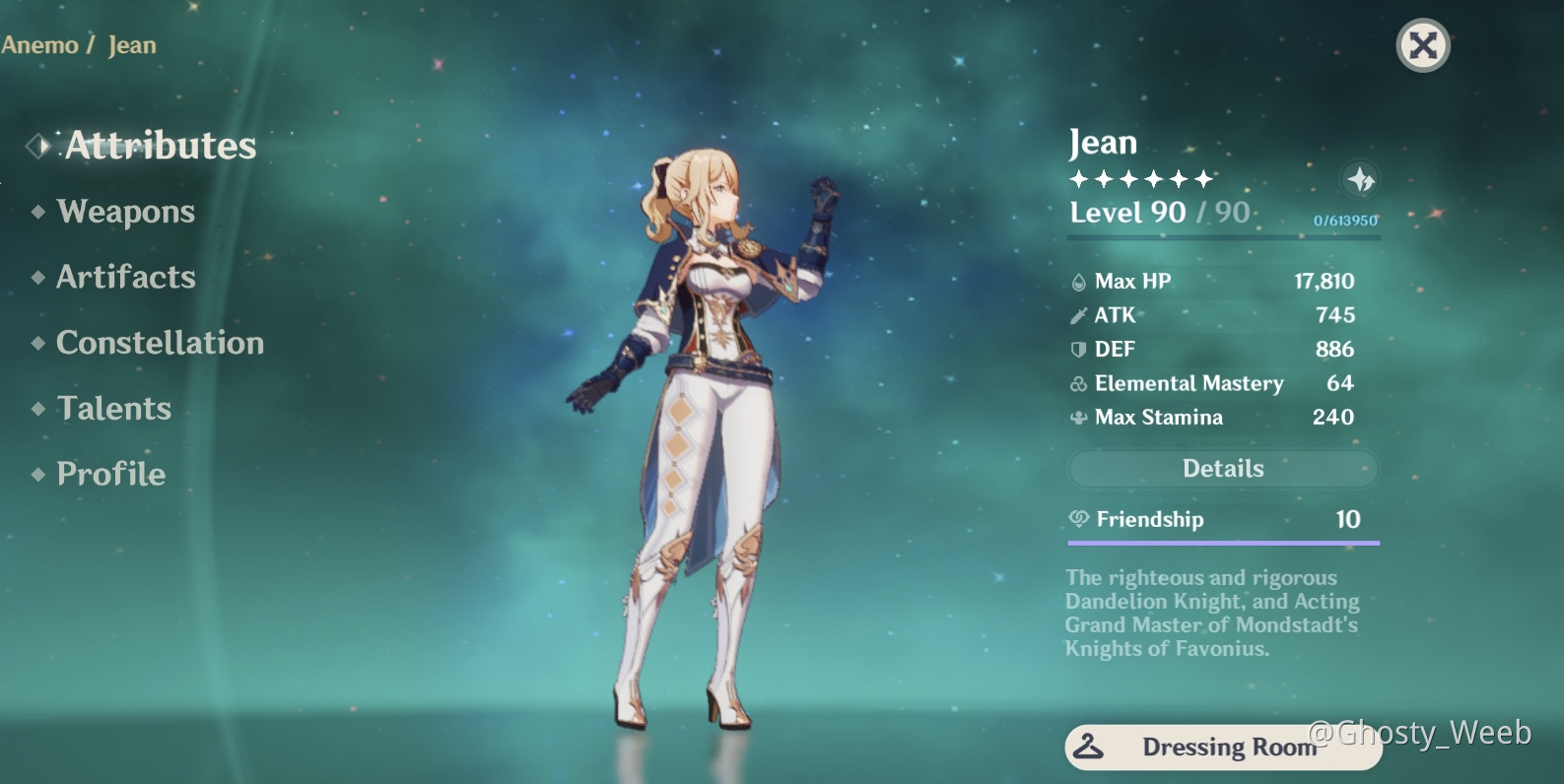Viewport: 1564px width, 784px height.
Task: Toggle the Weapons section marker diamond
Action: click(x=36, y=212)
